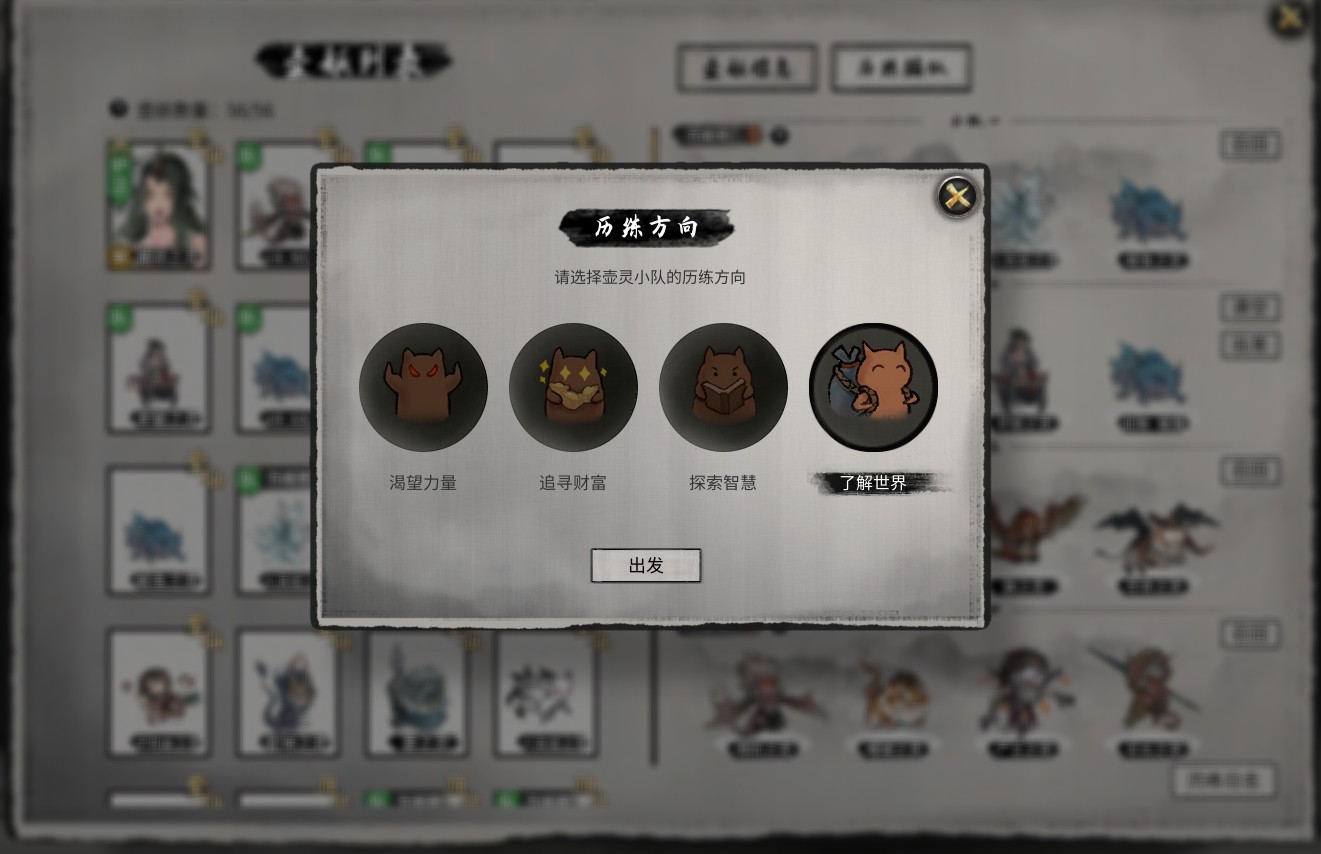Choose the gold-hugging "追寻财富" icon
The height and width of the screenshot is (854, 1321).
pos(573,388)
